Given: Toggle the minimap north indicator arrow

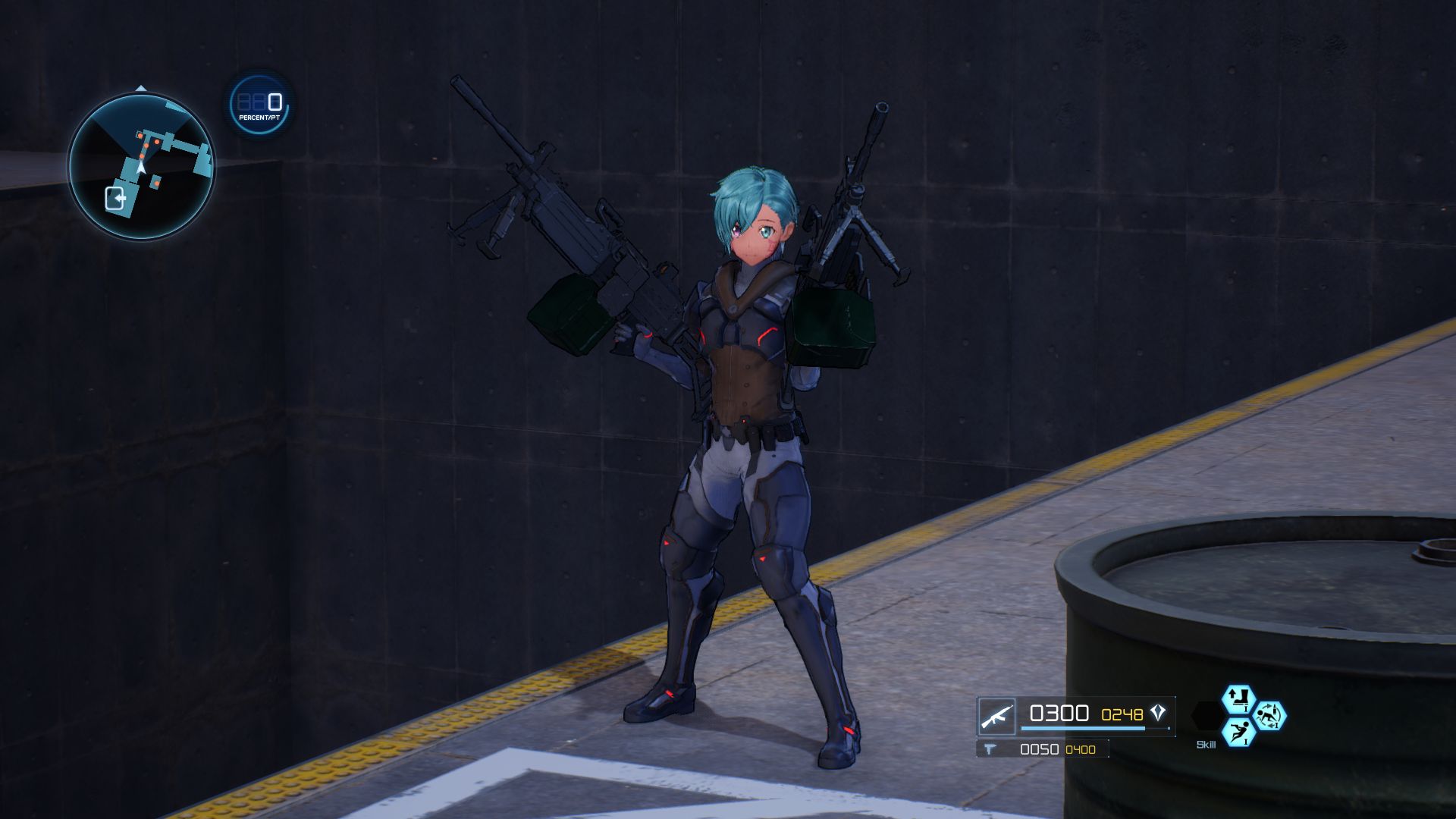Looking at the screenshot, I should pyautogui.click(x=141, y=88).
